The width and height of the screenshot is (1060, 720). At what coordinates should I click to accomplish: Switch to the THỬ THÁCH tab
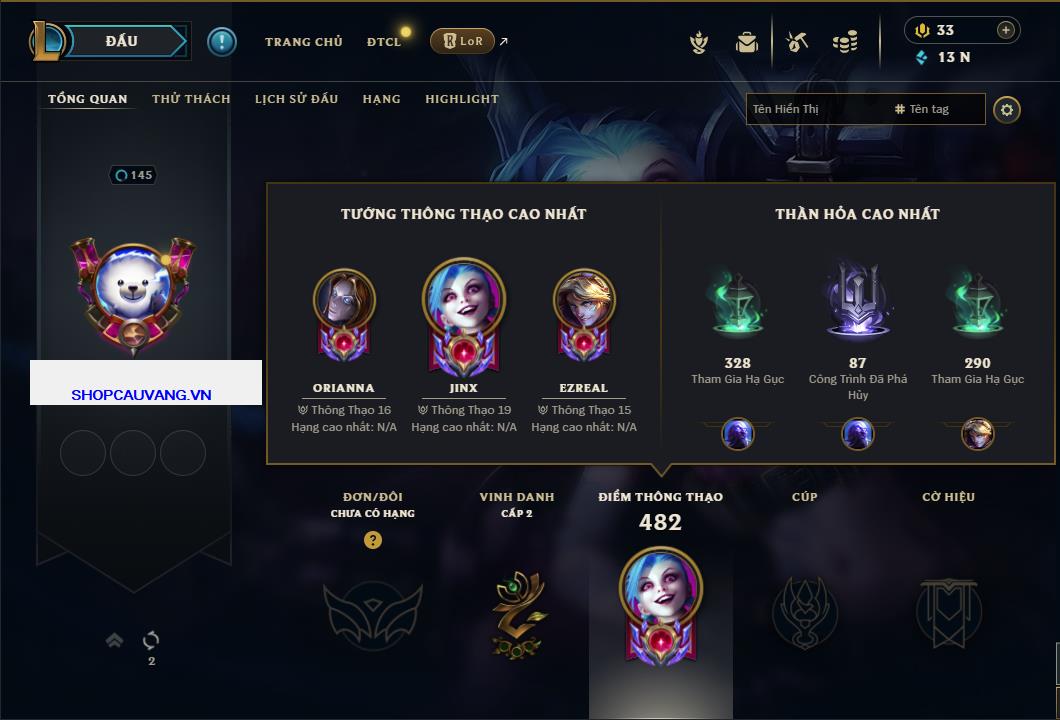(191, 99)
